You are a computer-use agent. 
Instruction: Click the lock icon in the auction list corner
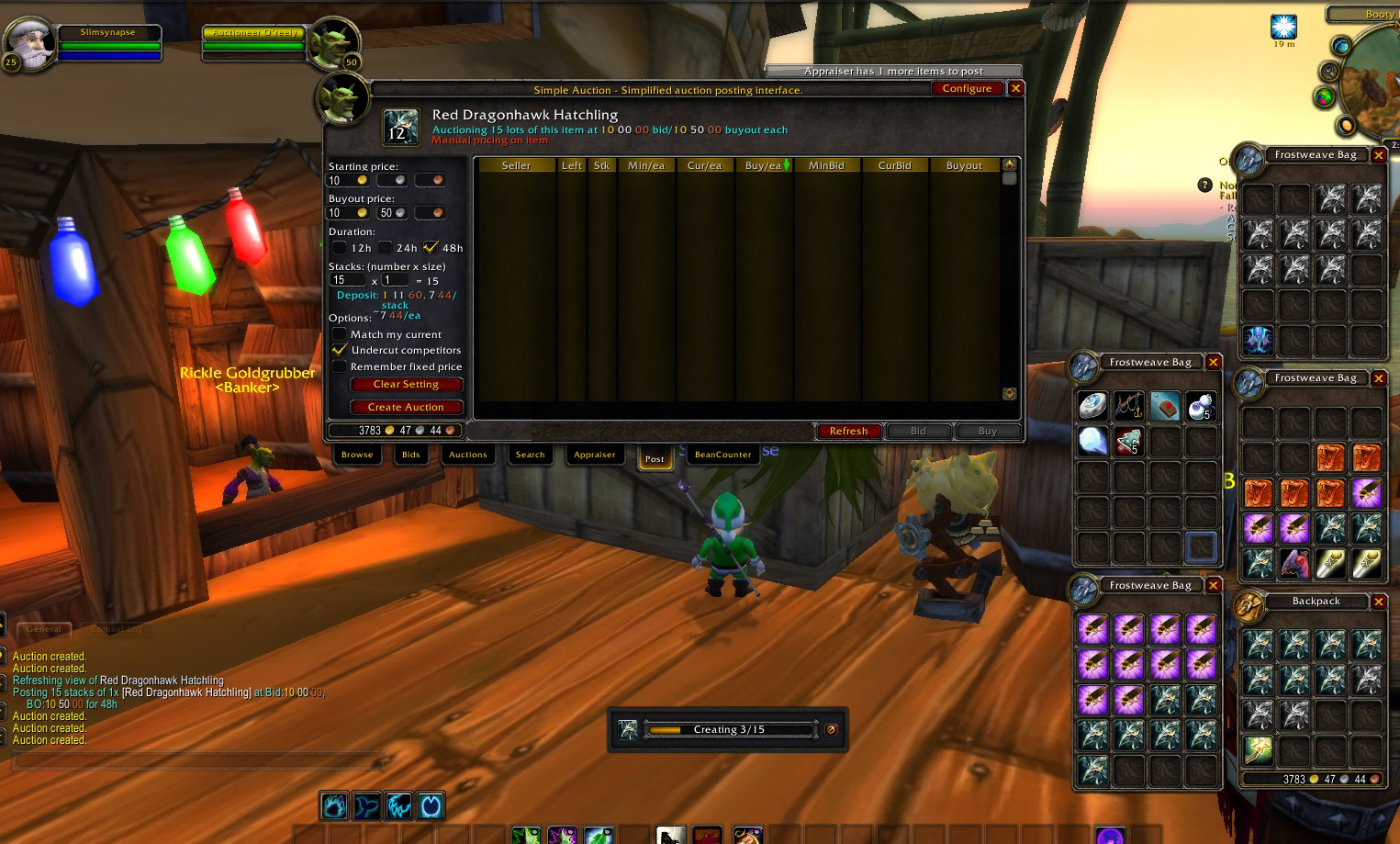point(1008,393)
